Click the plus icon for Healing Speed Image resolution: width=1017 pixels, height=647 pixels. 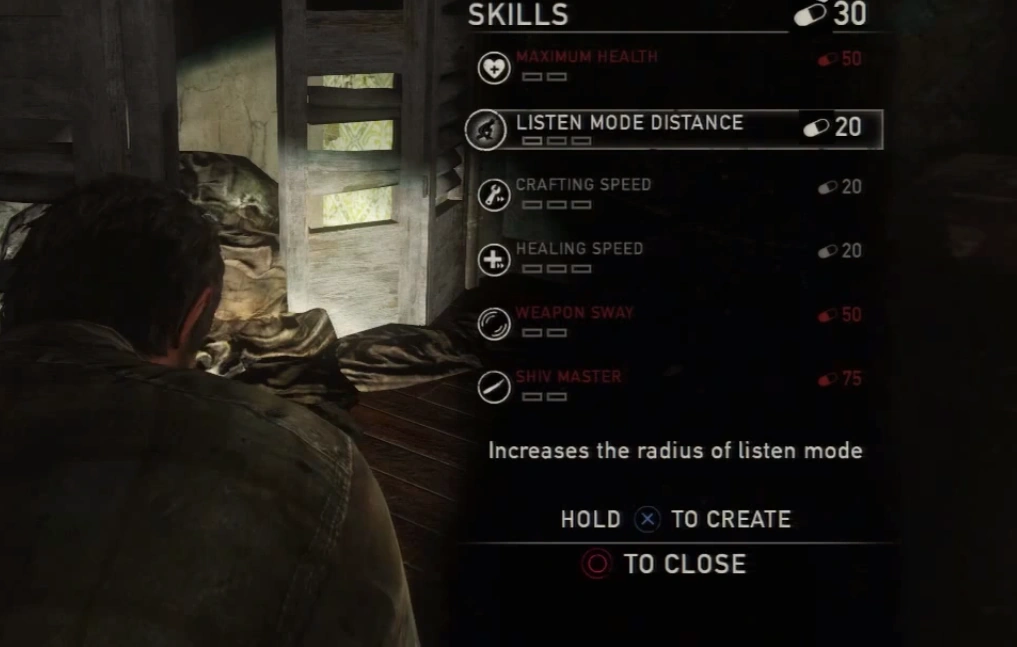(x=494, y=261)
